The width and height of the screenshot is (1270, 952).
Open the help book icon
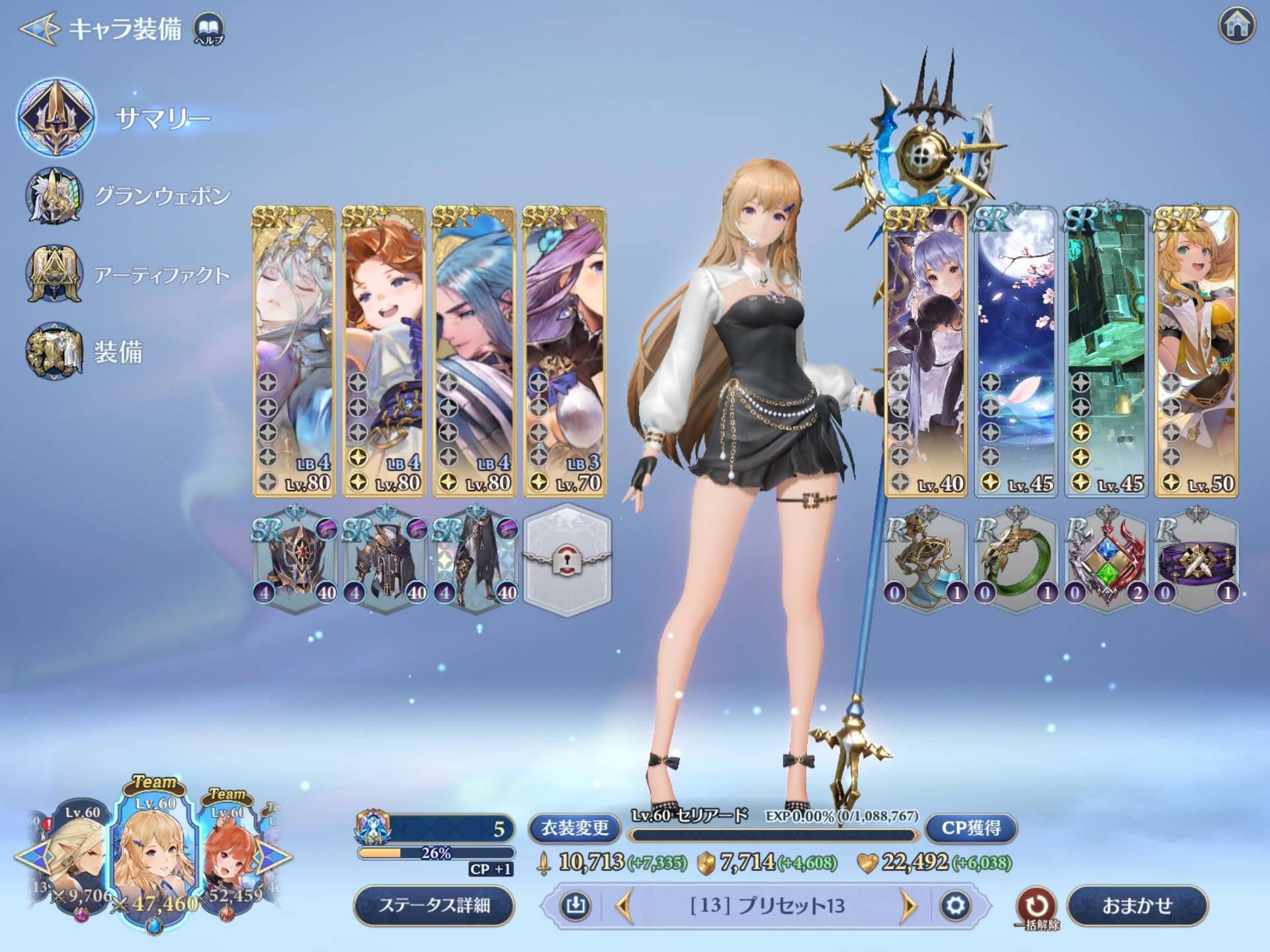208,29
